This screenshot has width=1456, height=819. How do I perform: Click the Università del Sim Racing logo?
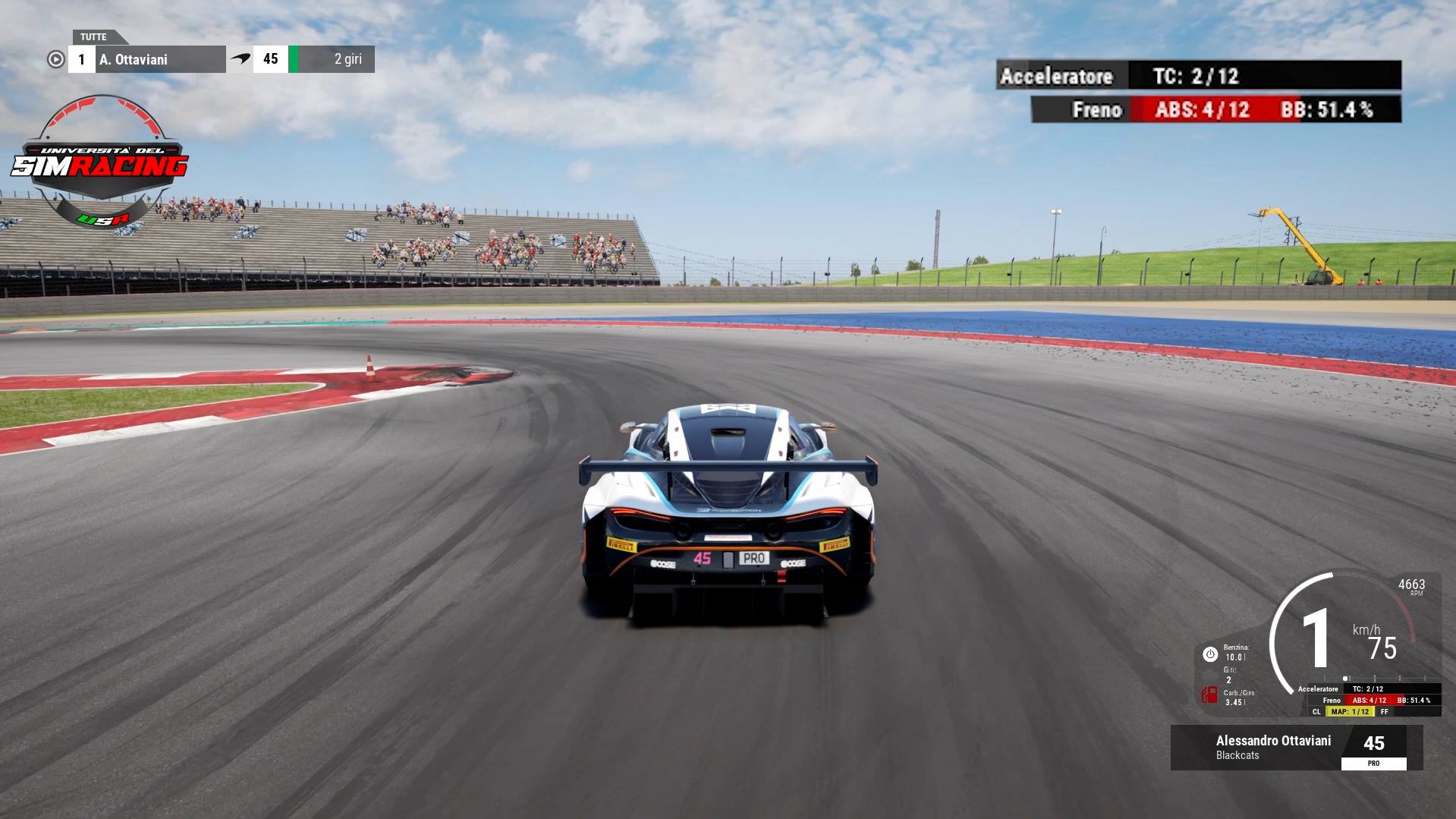coord(100,161)
